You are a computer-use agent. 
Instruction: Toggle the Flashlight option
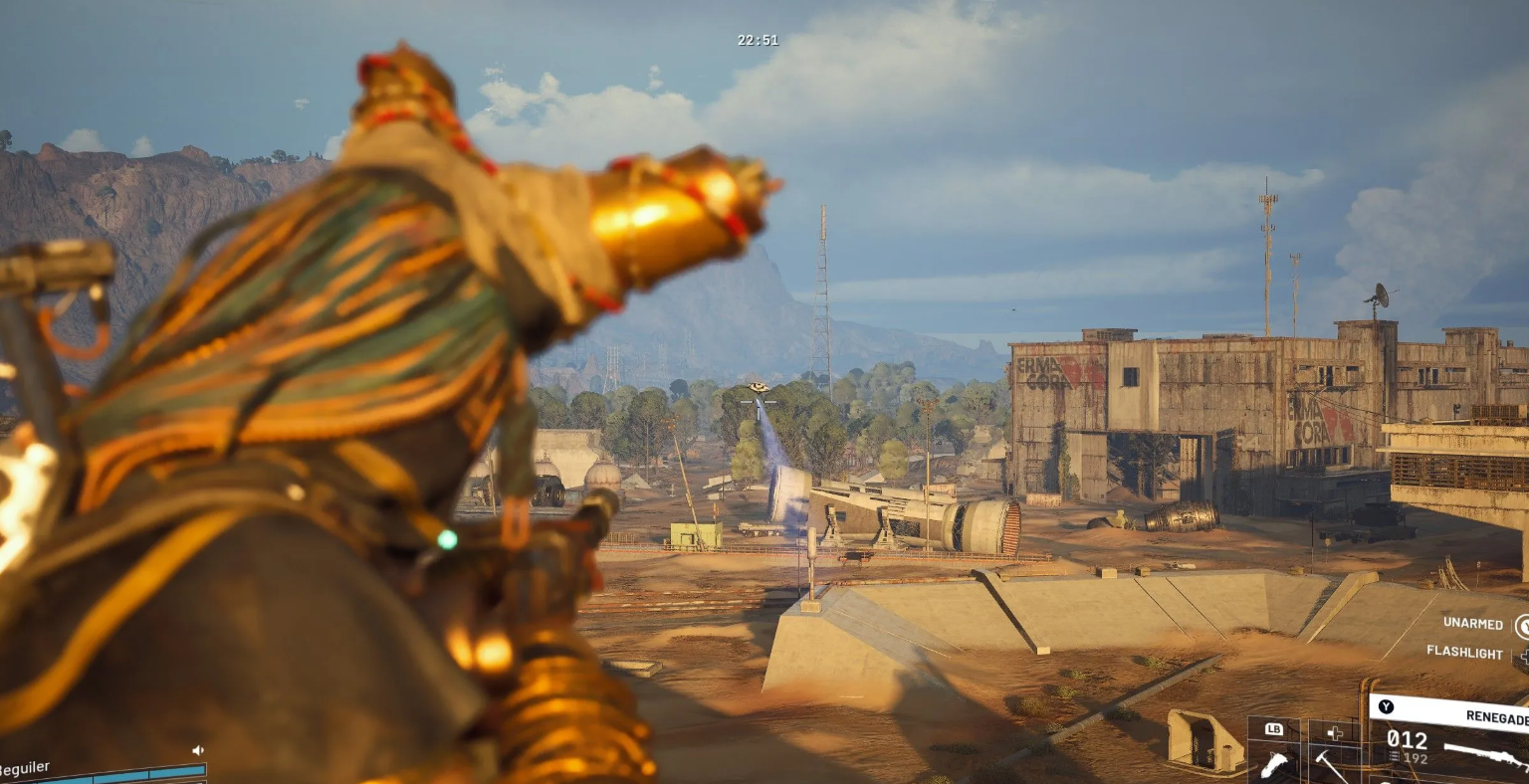(1464, 653)
